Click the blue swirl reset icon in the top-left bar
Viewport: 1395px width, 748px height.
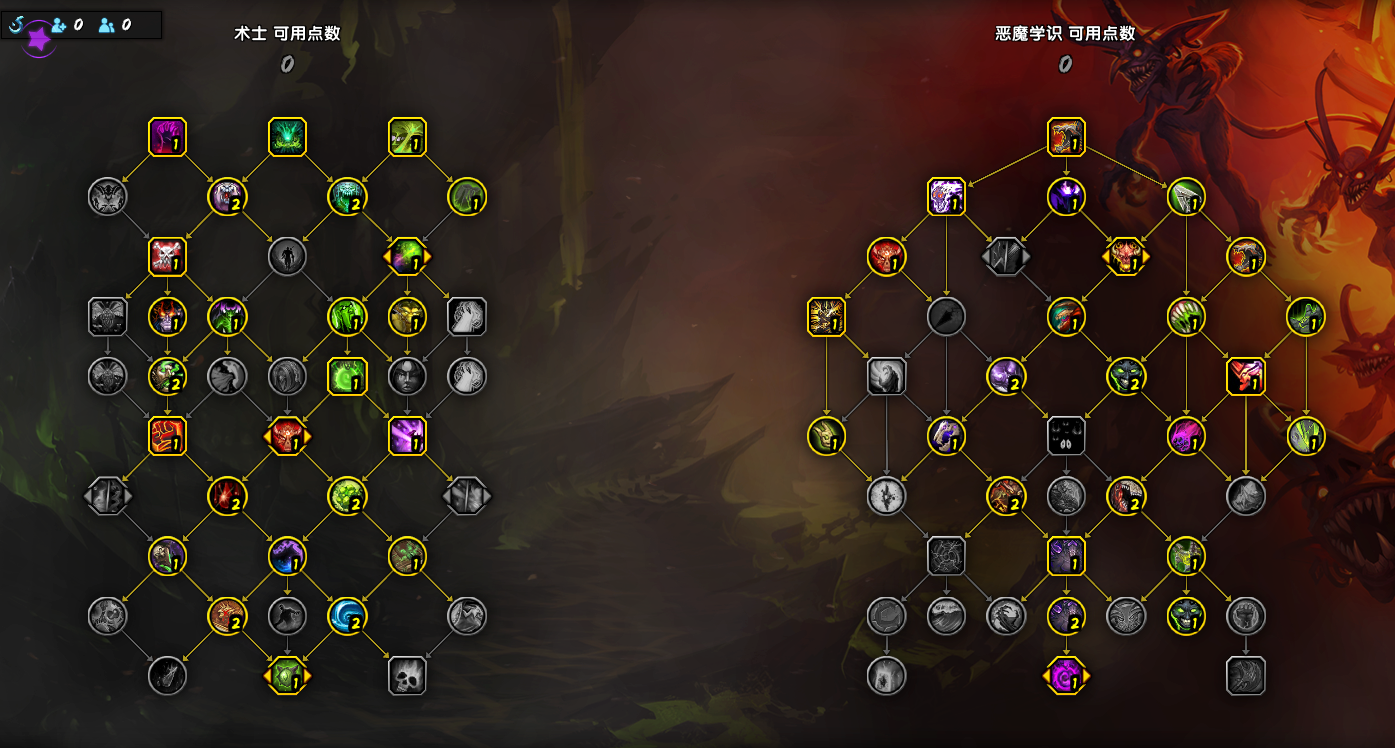pyautogui.click(x=15, y=24)
